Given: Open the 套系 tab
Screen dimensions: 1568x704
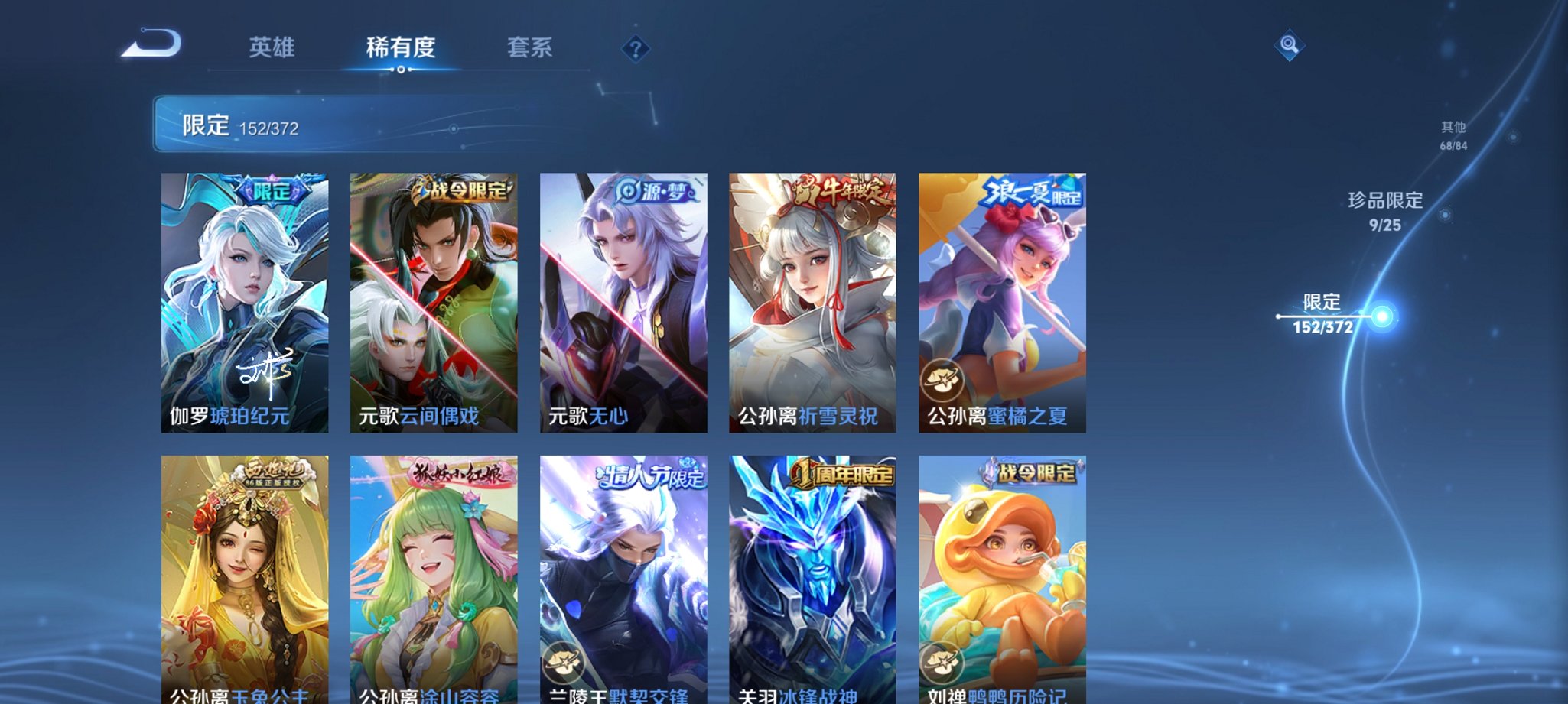Looking at the screenshot, I should (532, 47).
